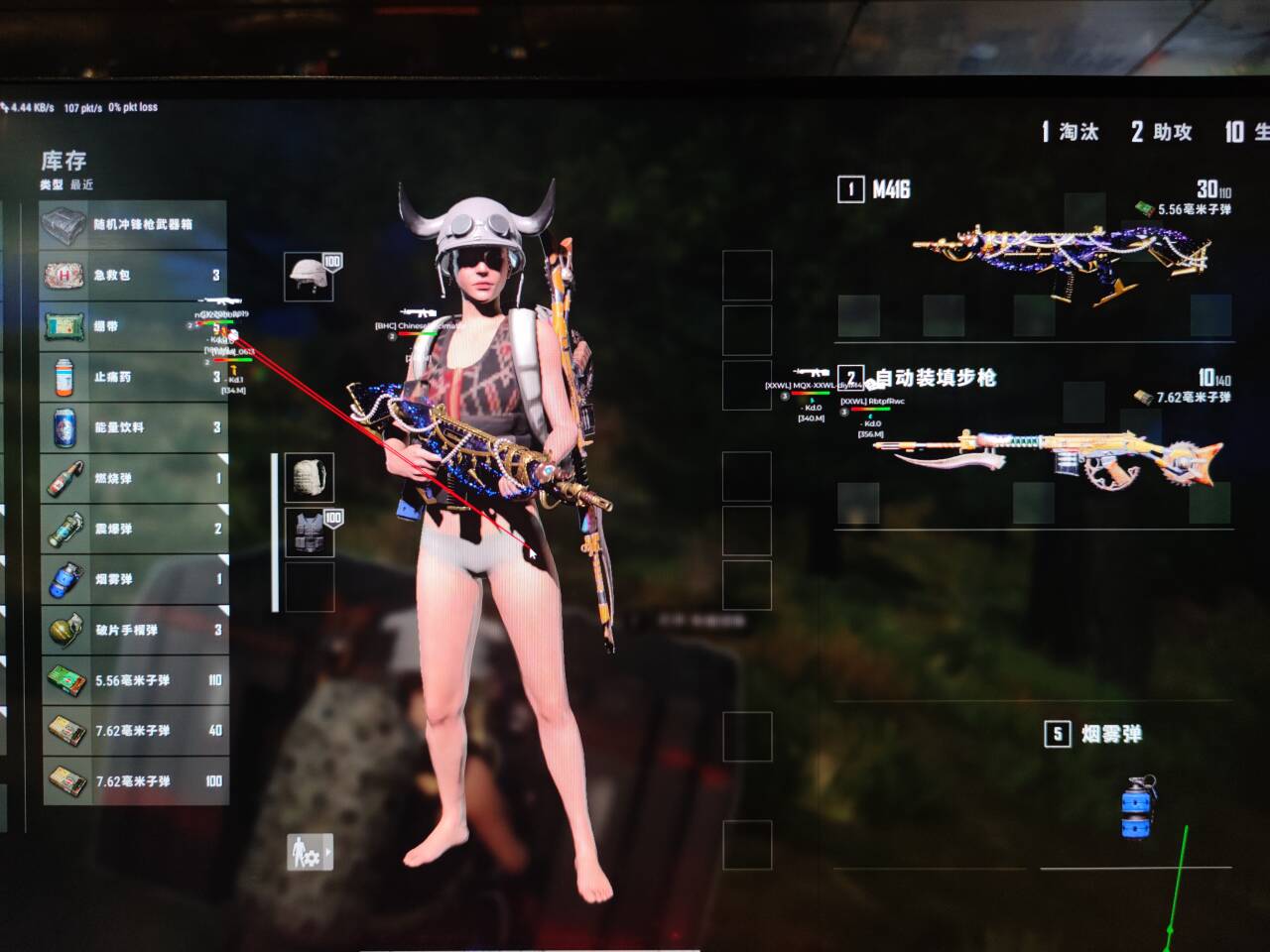Select the 随机冲锋枪武器箱 crate in inventory
This screenshot has height=952, width=1270.
pos(134,225)
